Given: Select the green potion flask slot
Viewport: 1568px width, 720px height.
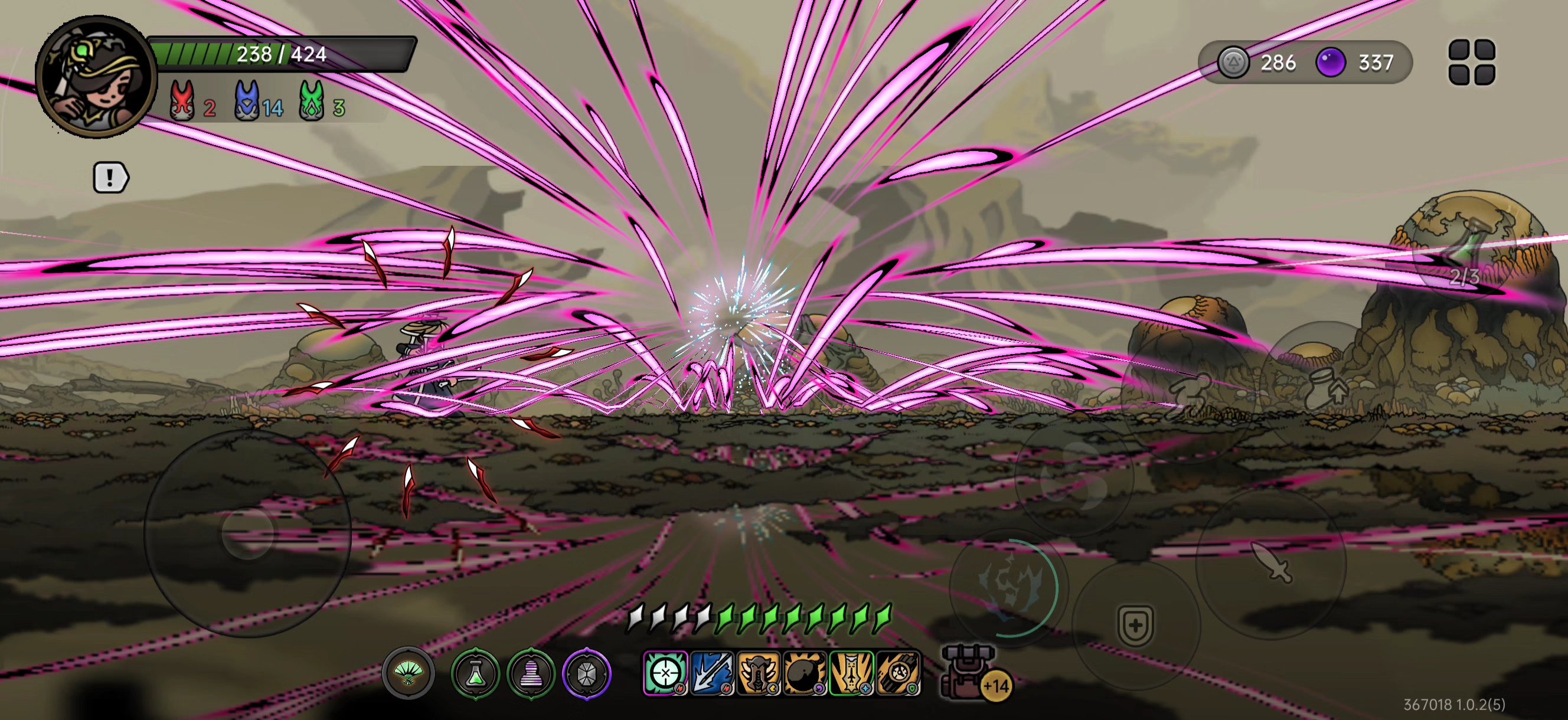Looking at the screenshot, I should (x=475, y=674).
